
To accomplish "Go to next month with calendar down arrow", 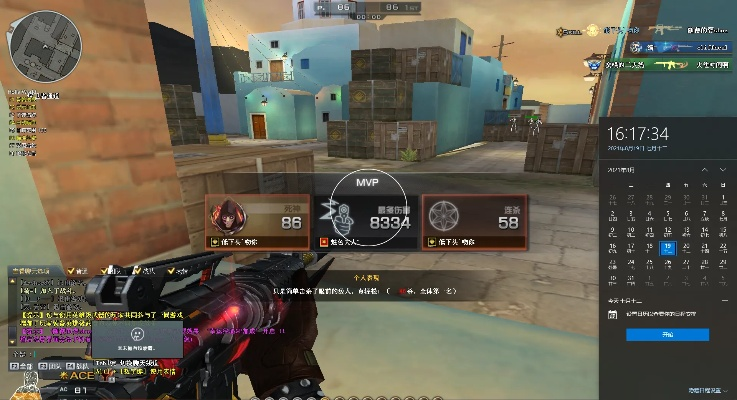I will 723,170.
